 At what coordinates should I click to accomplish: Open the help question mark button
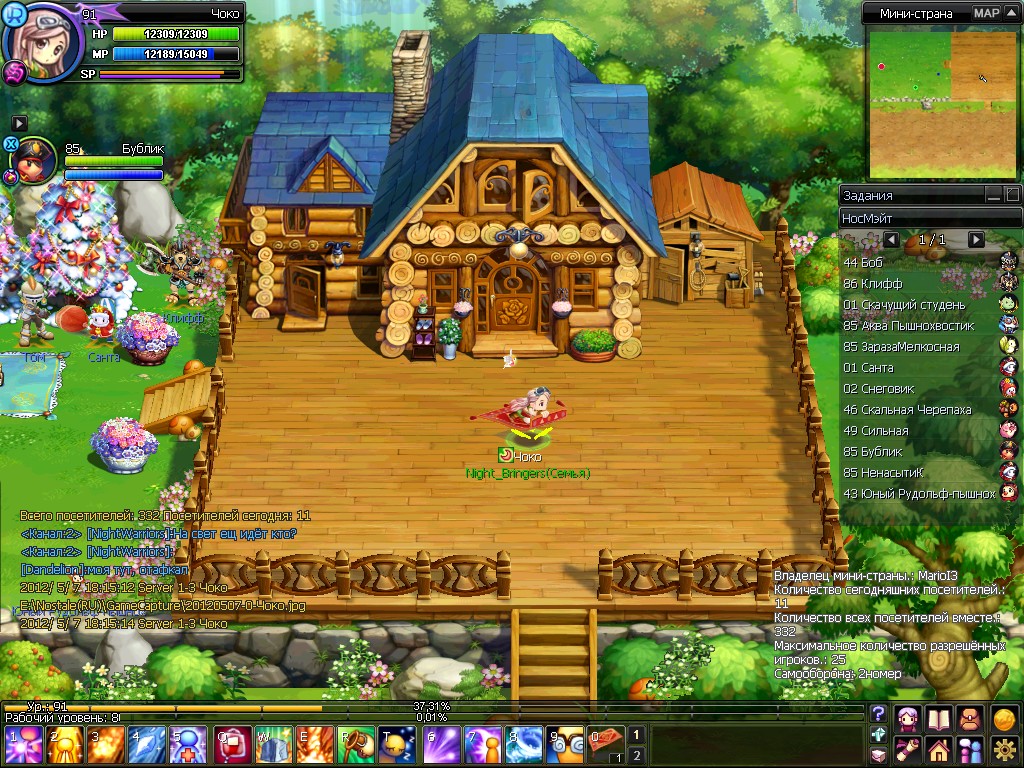coord(879,714)
